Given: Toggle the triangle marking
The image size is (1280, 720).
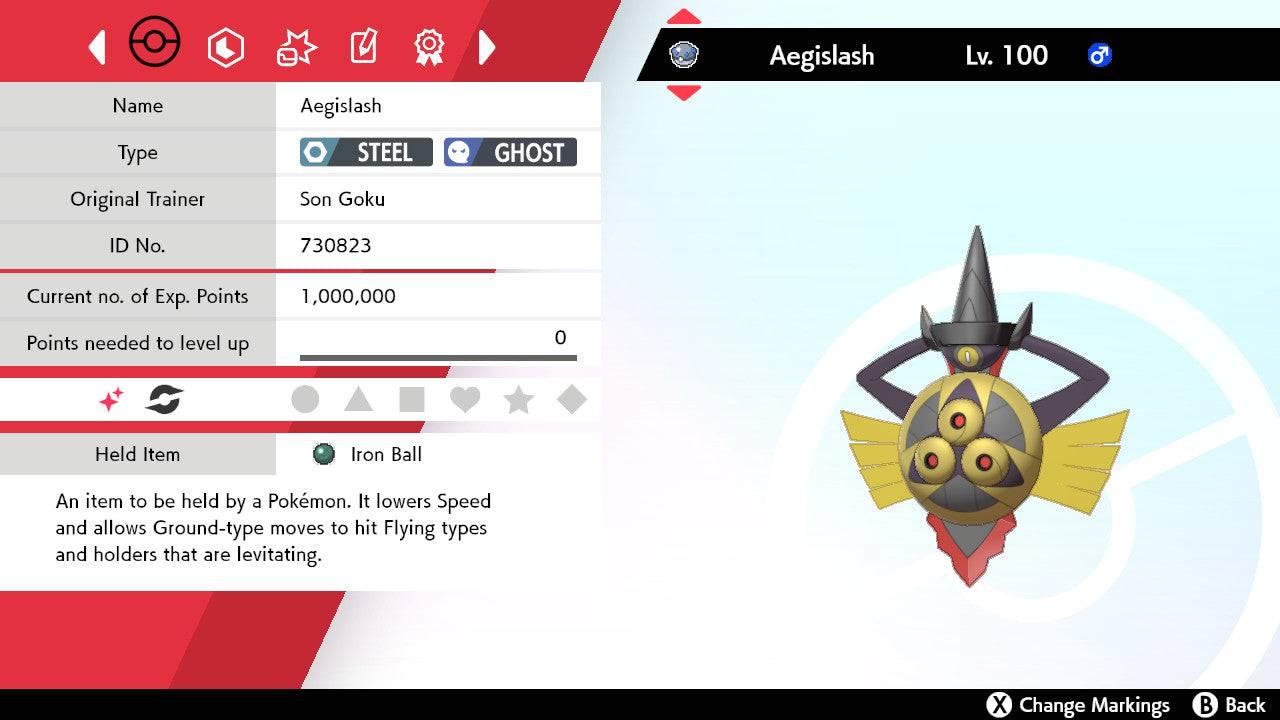Looking at the screenshot, I should [x=358, y=400].
